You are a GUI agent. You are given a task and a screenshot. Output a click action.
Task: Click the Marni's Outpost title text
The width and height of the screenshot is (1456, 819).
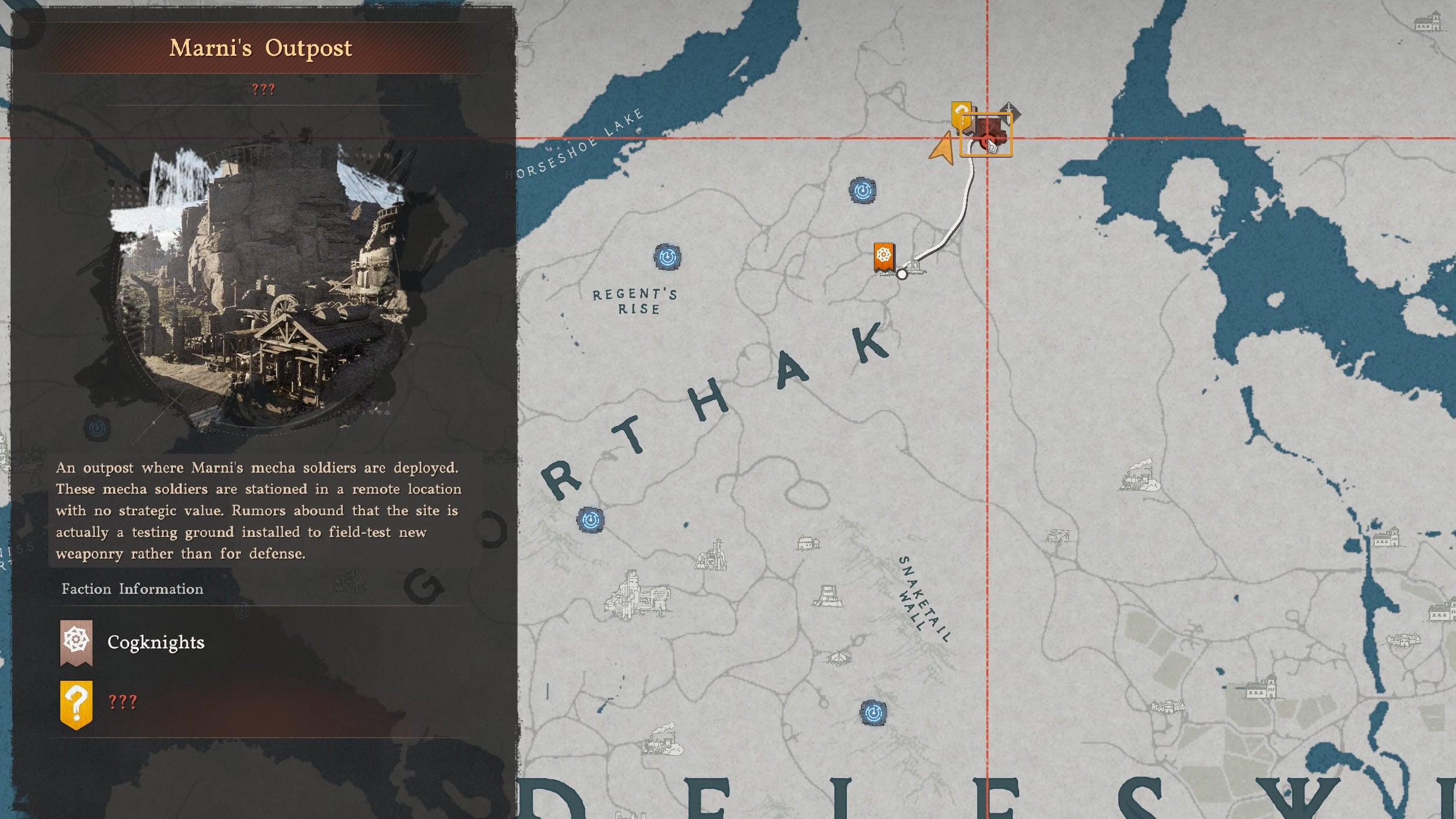pos(262,48)
